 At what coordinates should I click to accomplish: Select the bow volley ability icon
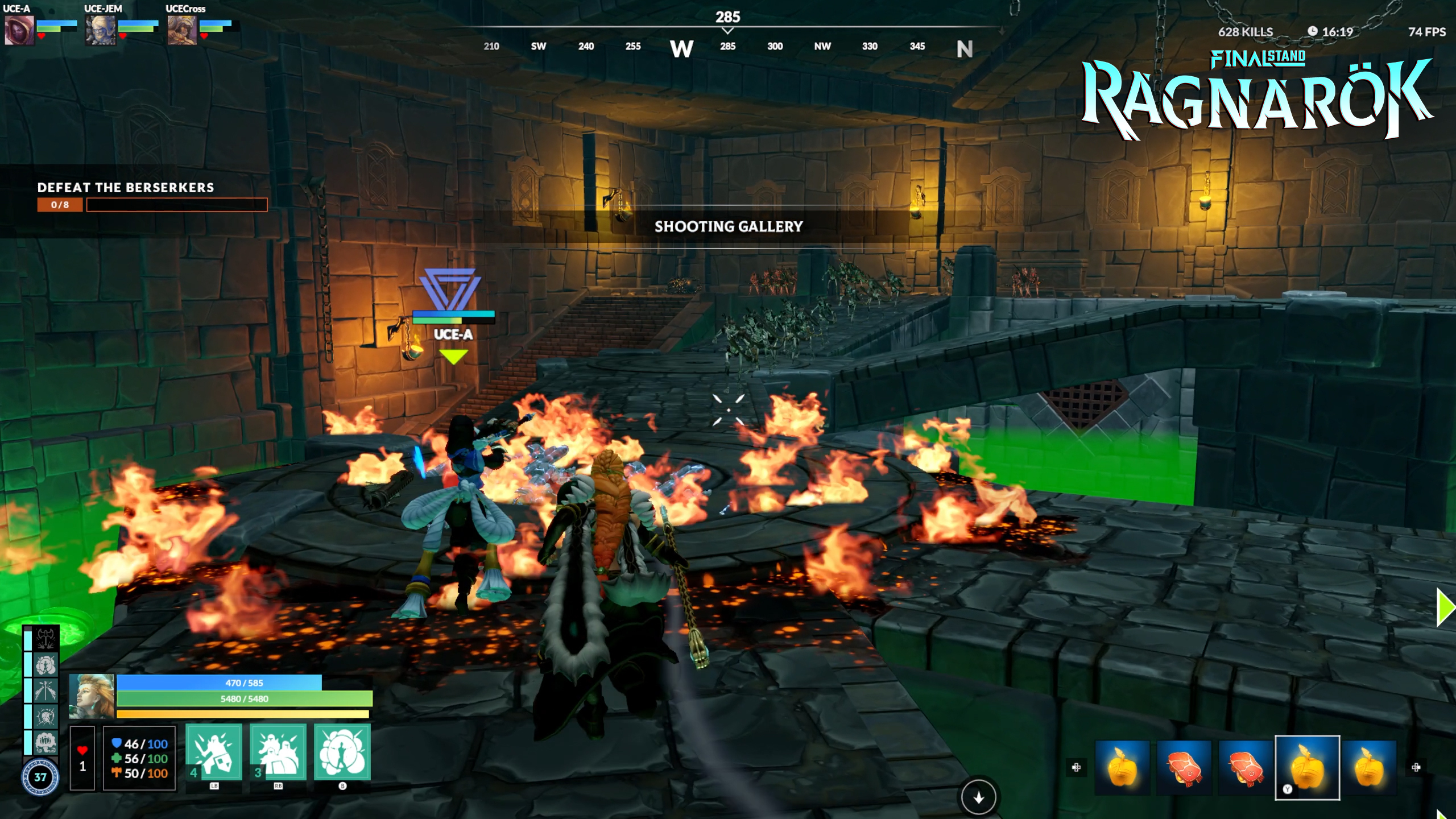point(45,690)
